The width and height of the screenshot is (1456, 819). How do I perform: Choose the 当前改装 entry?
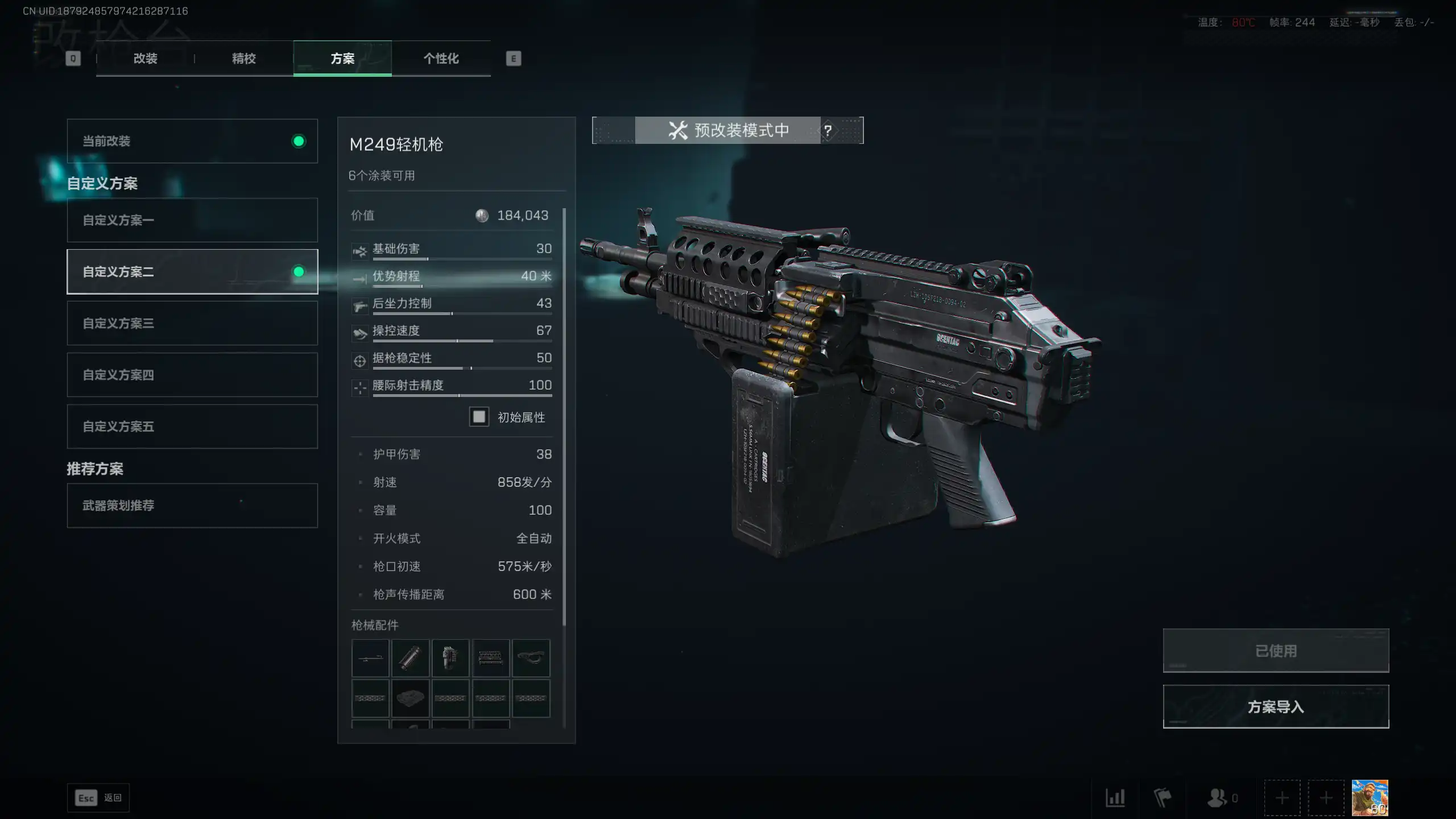[x=192, y=141]
